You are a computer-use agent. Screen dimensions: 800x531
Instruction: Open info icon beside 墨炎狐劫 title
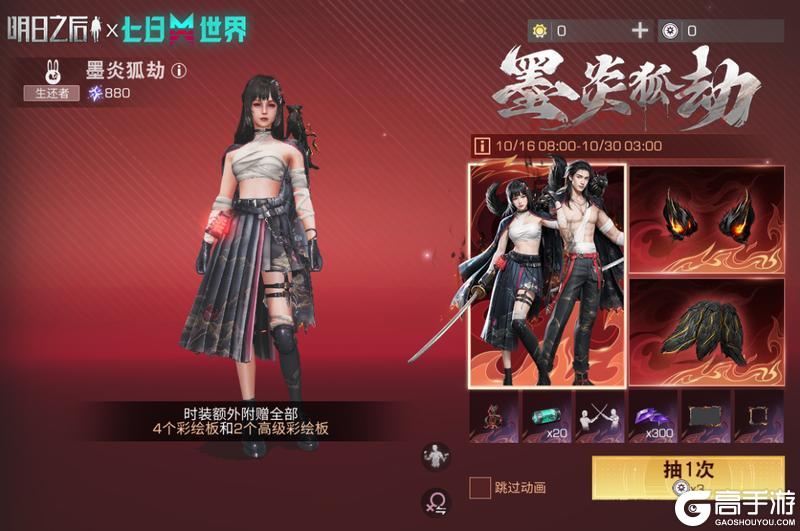tap(179, 71)
